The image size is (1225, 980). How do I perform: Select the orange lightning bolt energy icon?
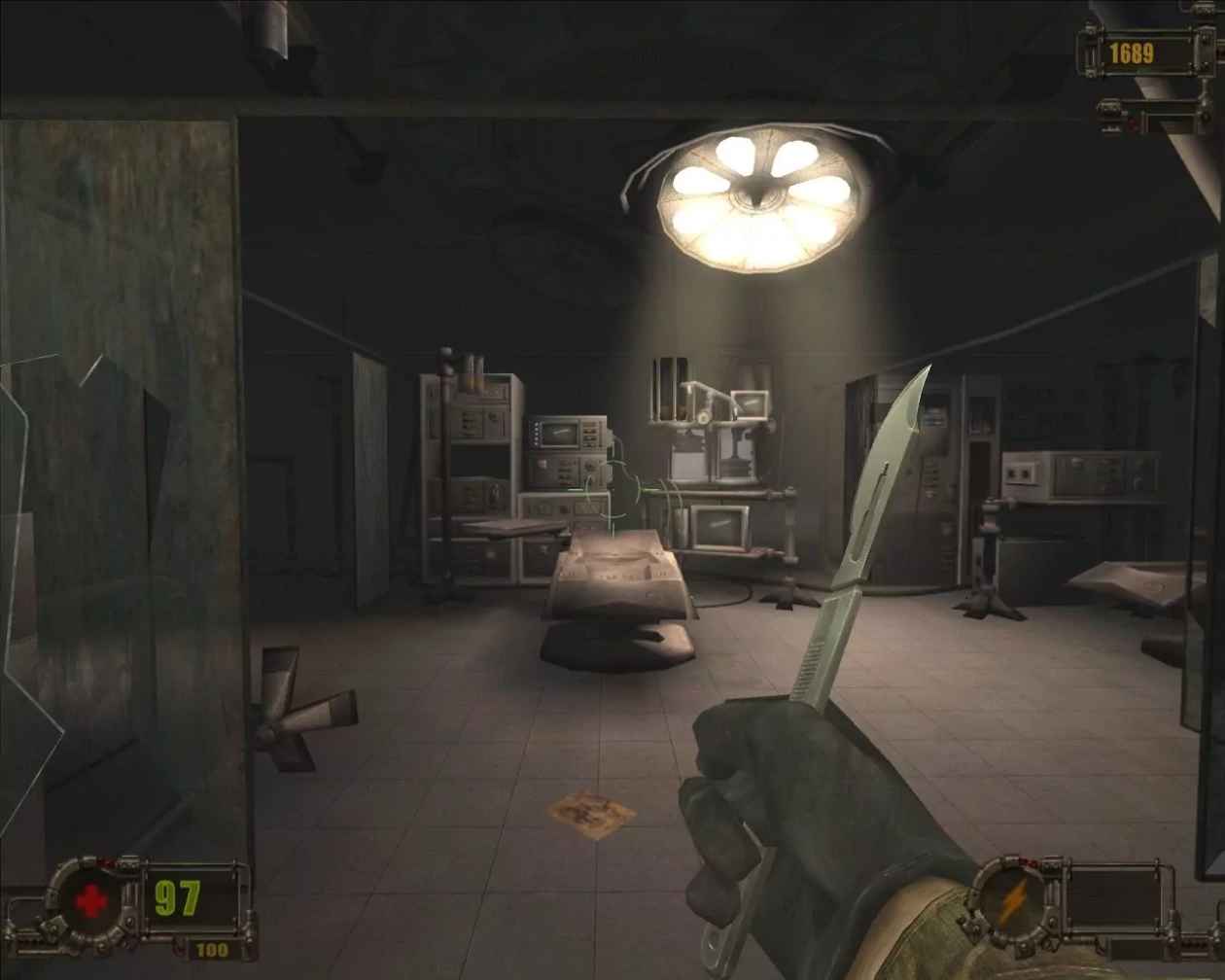[x=1011, y=903]
